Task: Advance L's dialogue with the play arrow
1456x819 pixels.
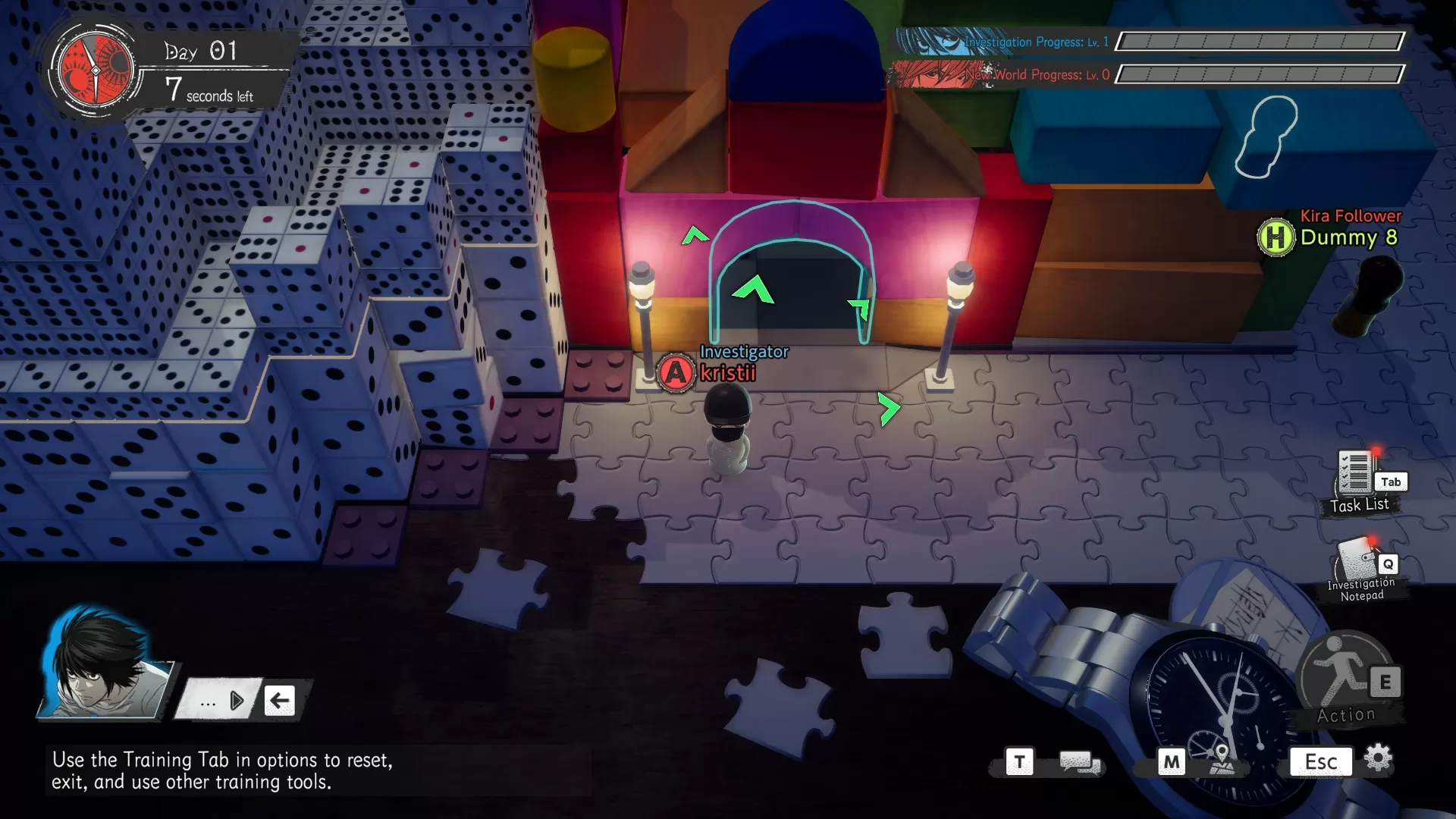Action: click(x=237, y=701)
